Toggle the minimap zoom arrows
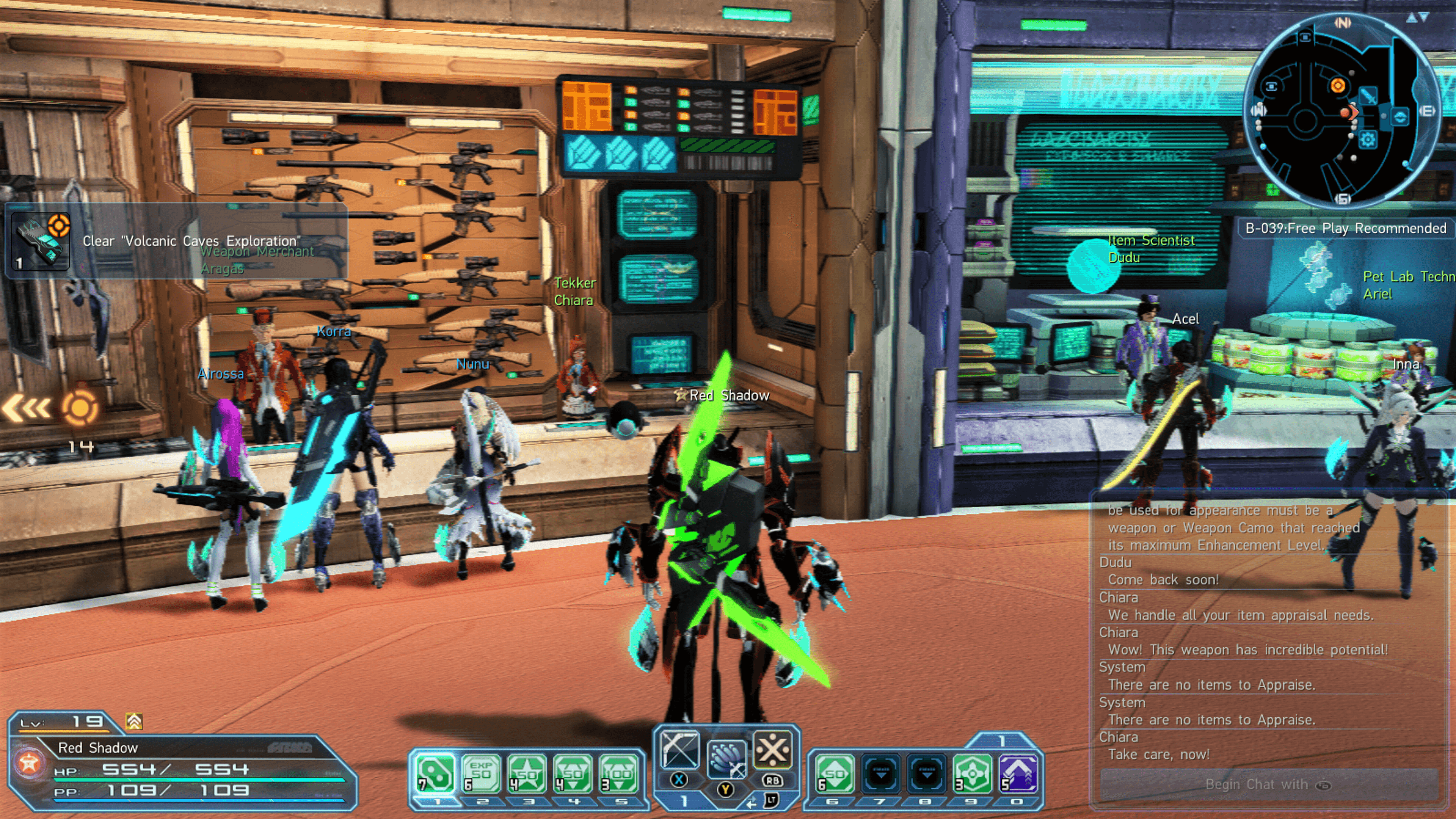The width and height of the screenshot is (1456, 819). [x=1418, y=17]
